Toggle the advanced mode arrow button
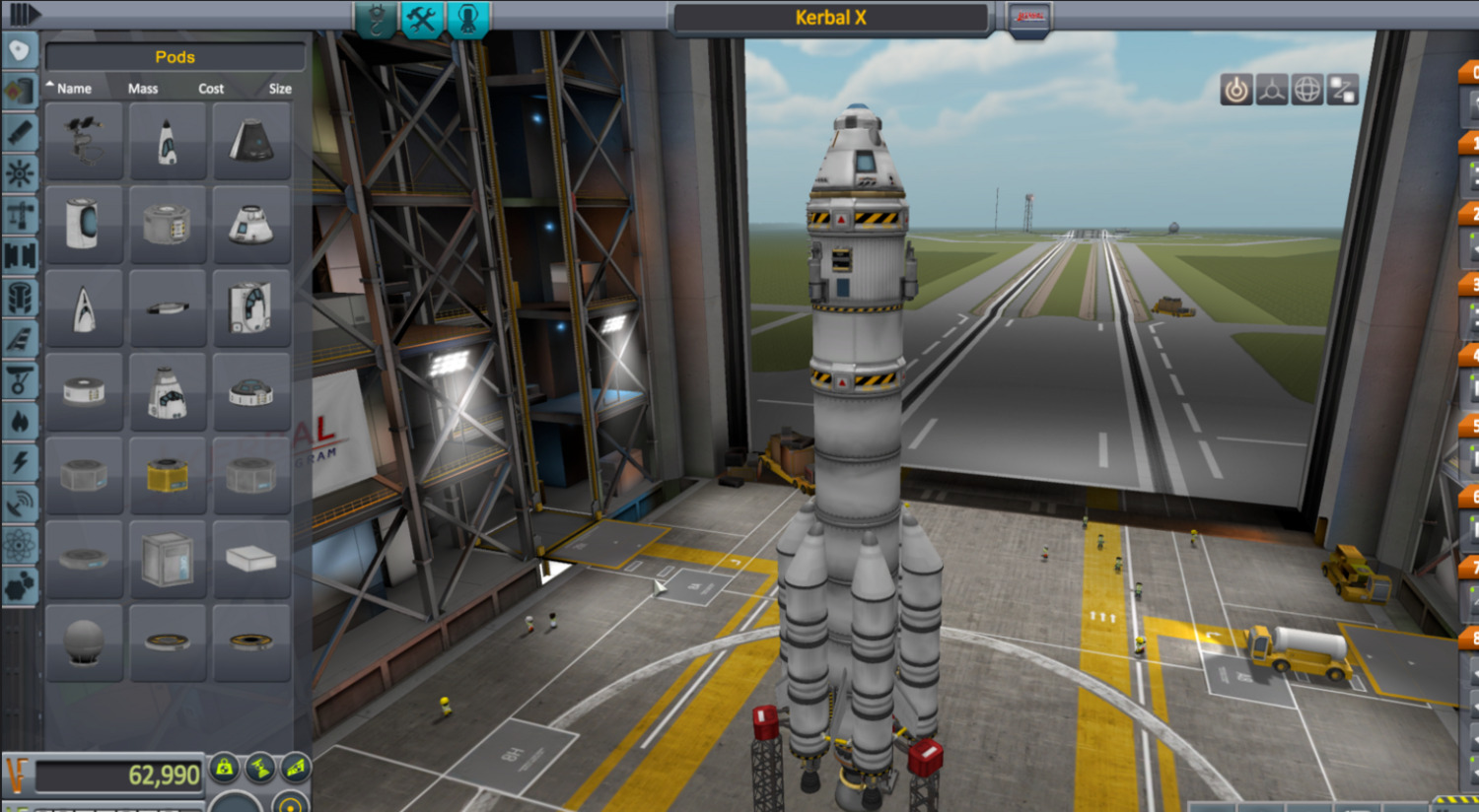Screen dimensions: 1479x812 (24, 15)
